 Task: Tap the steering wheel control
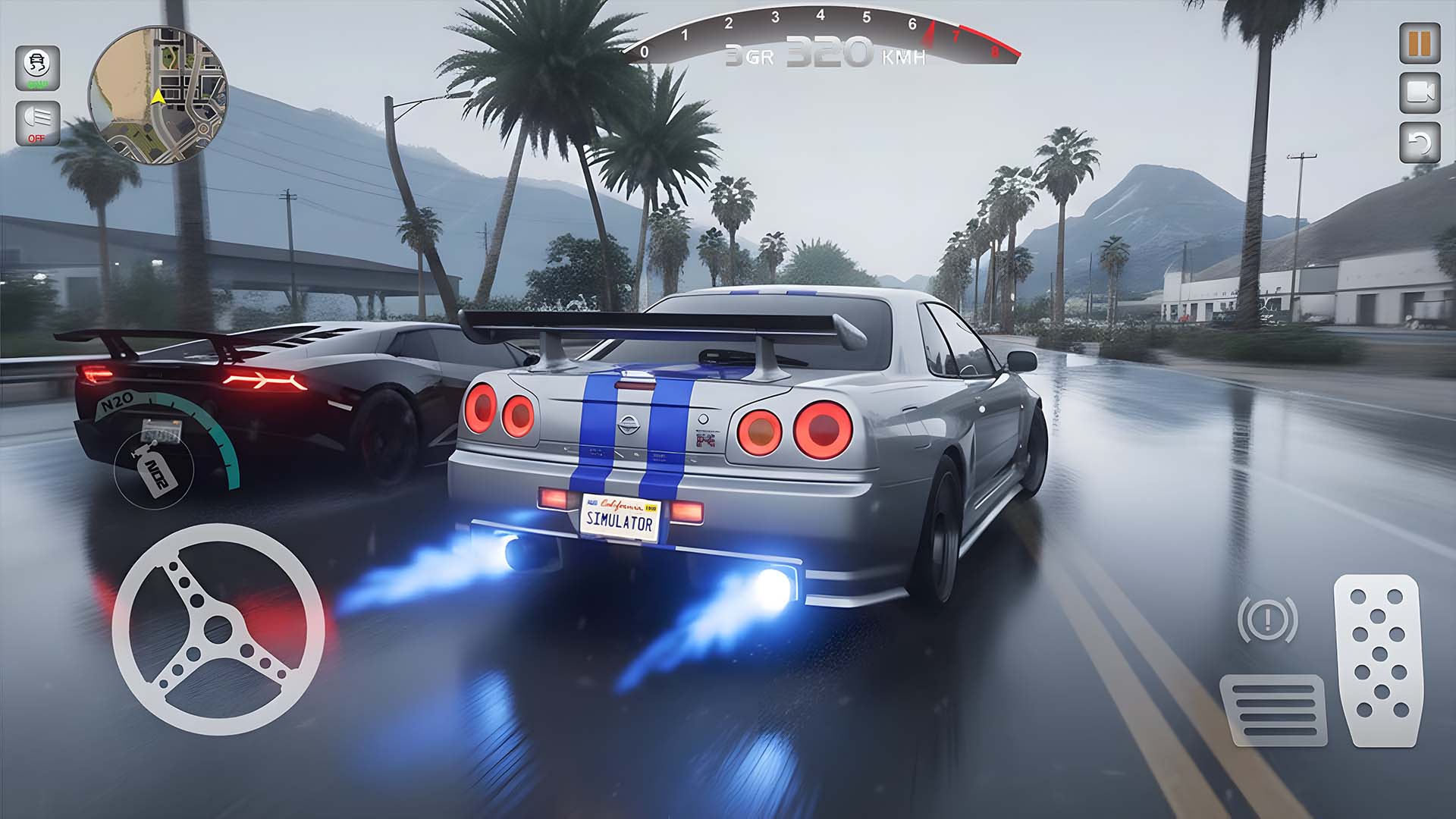218,629
